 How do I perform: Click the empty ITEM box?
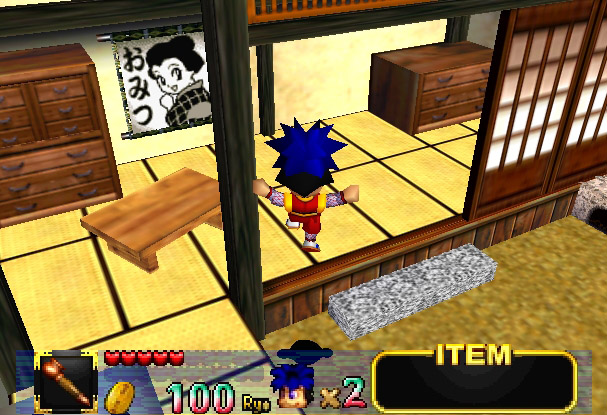474,384
